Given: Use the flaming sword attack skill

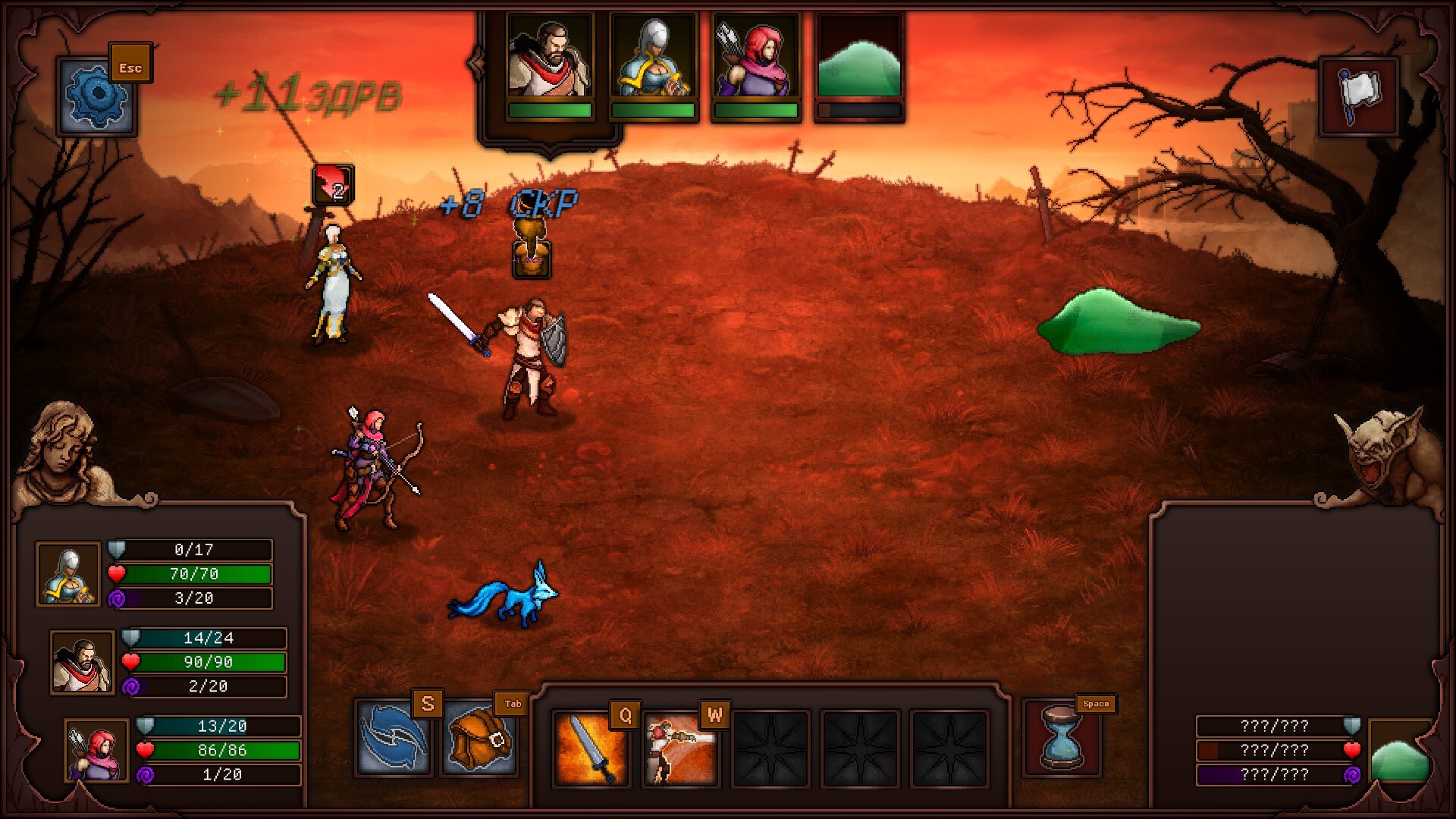Looking at the screenshot, I should click(591, 749).
